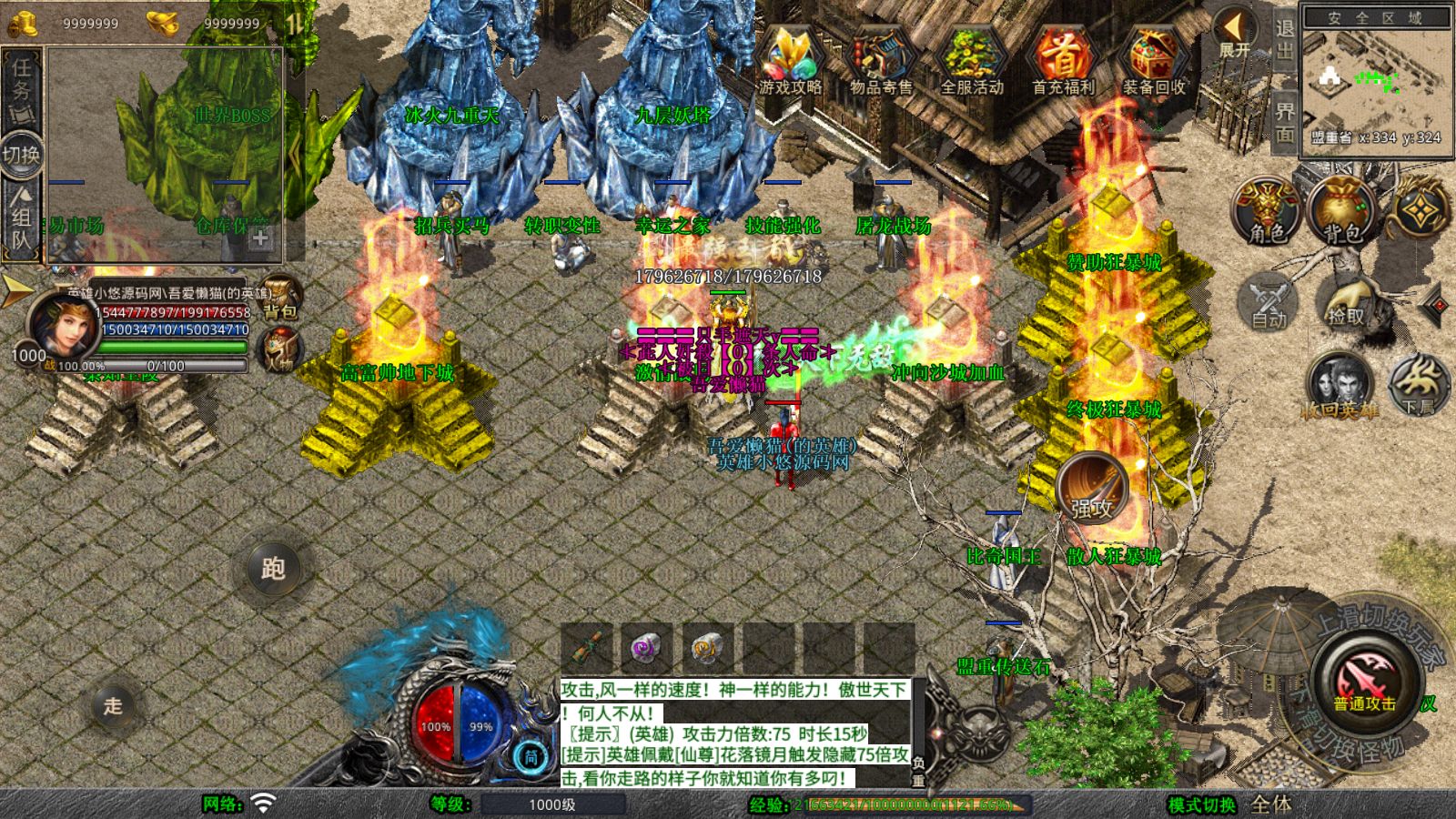
Task: Open the 装备回收 equipment recycle icon
Action: pos(1154,61)
